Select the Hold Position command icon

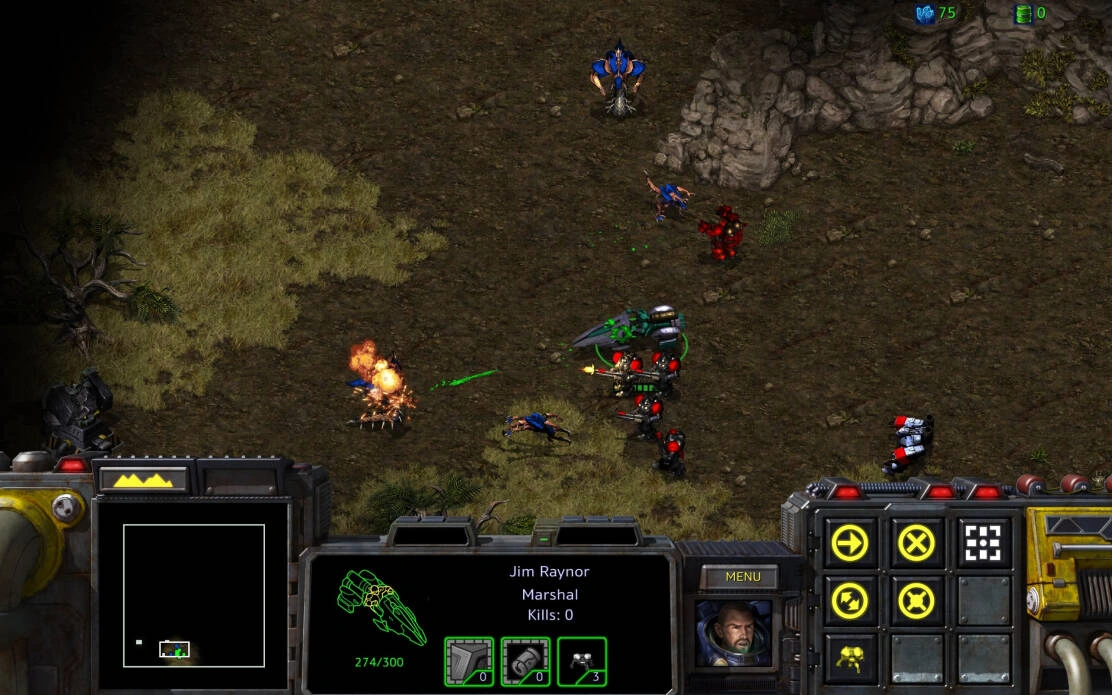915,601
